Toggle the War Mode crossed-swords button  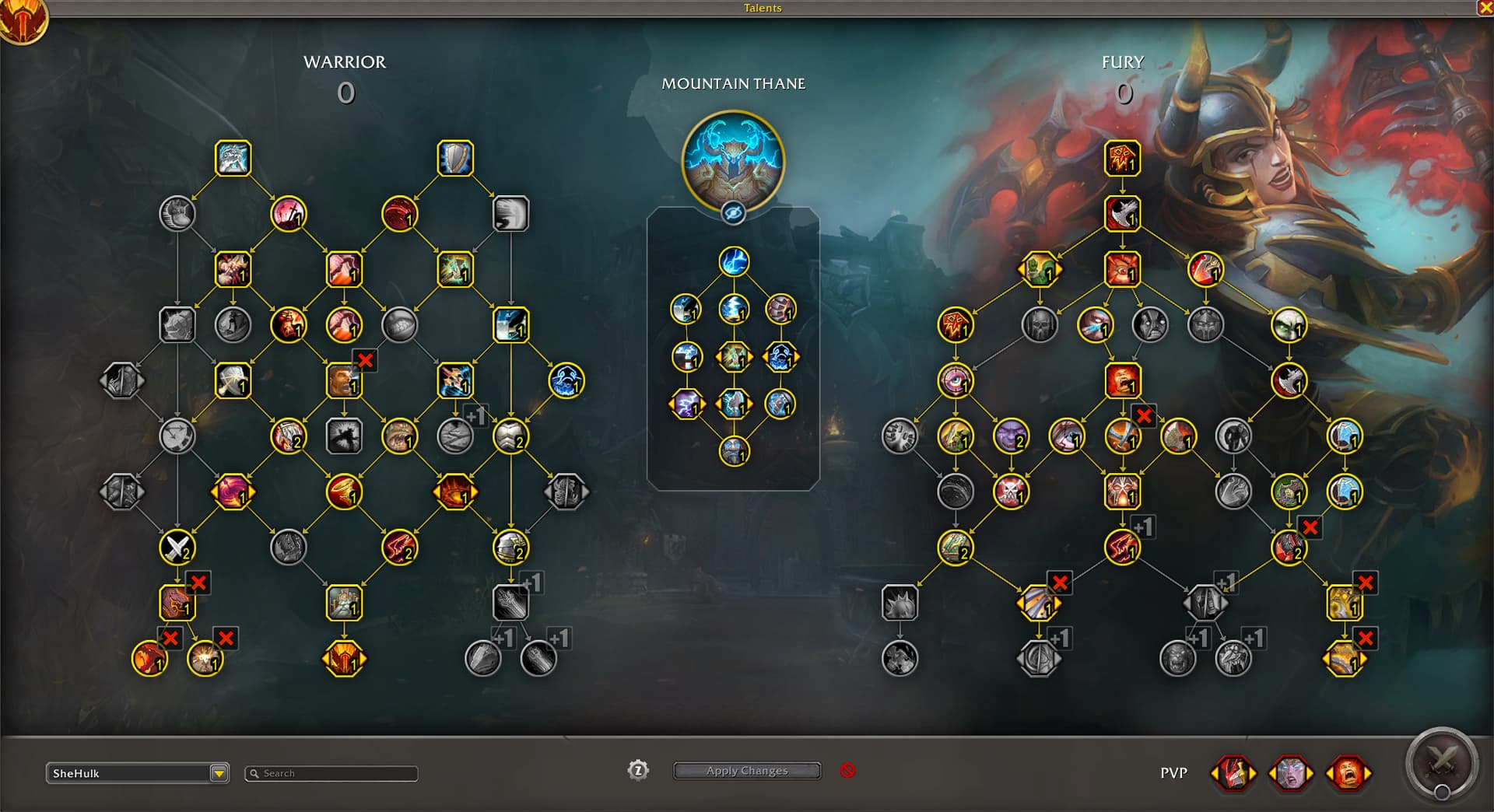(1441, 764)
